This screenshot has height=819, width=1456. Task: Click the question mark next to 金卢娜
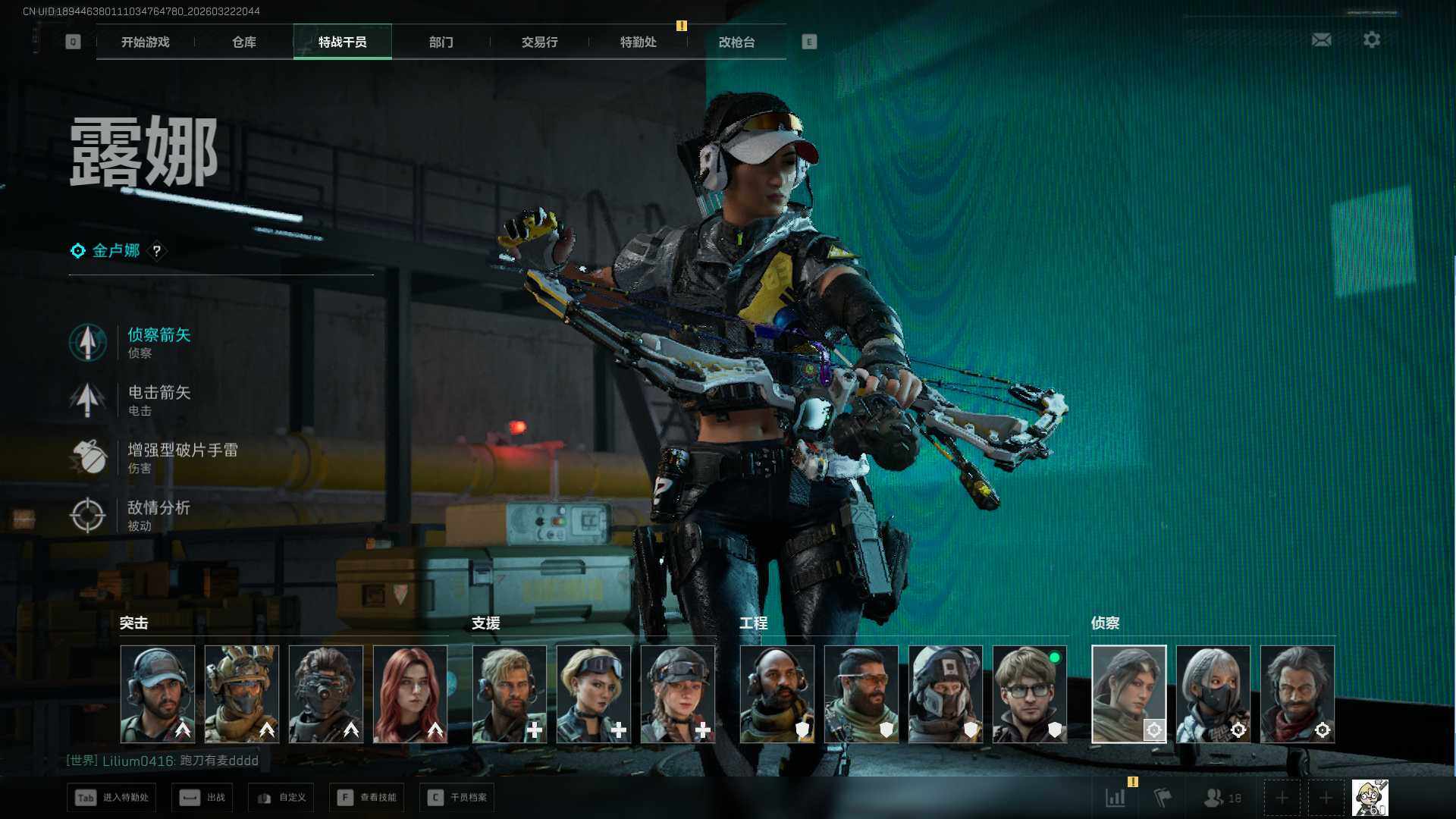click(157, 251)
